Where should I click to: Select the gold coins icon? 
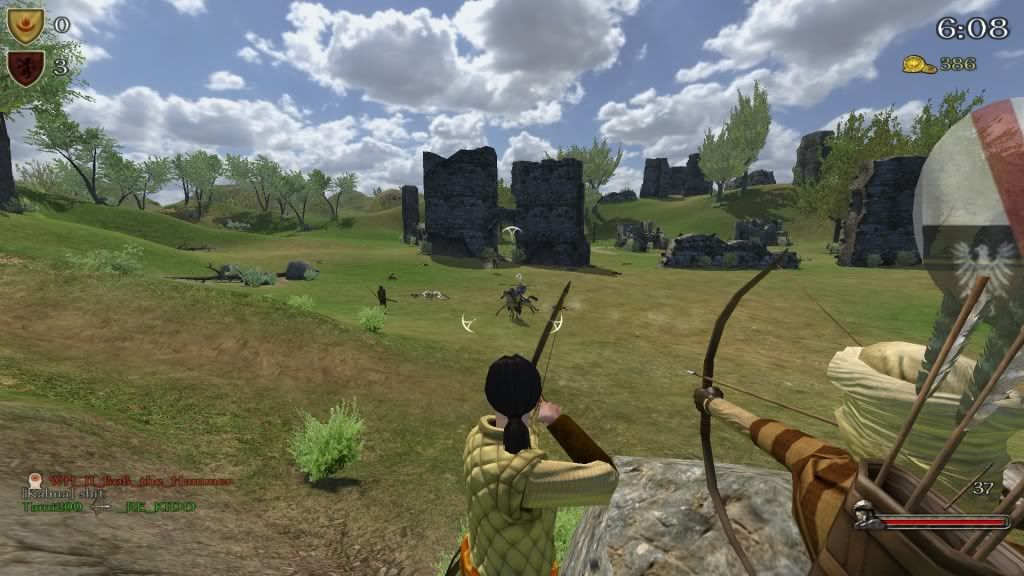pyautogui.click(x=919, y=65)
